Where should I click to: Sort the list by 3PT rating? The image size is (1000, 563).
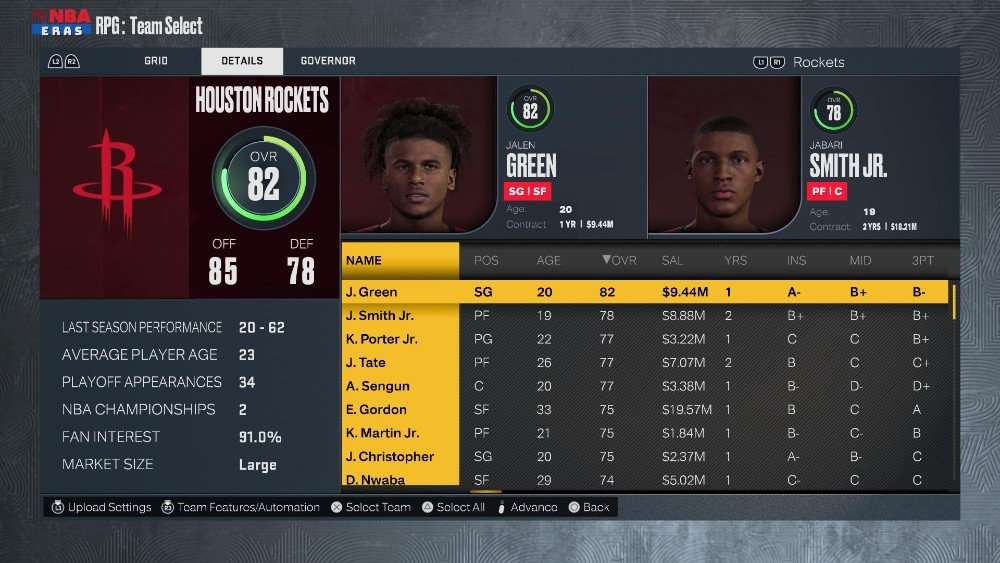click(922, 261)
